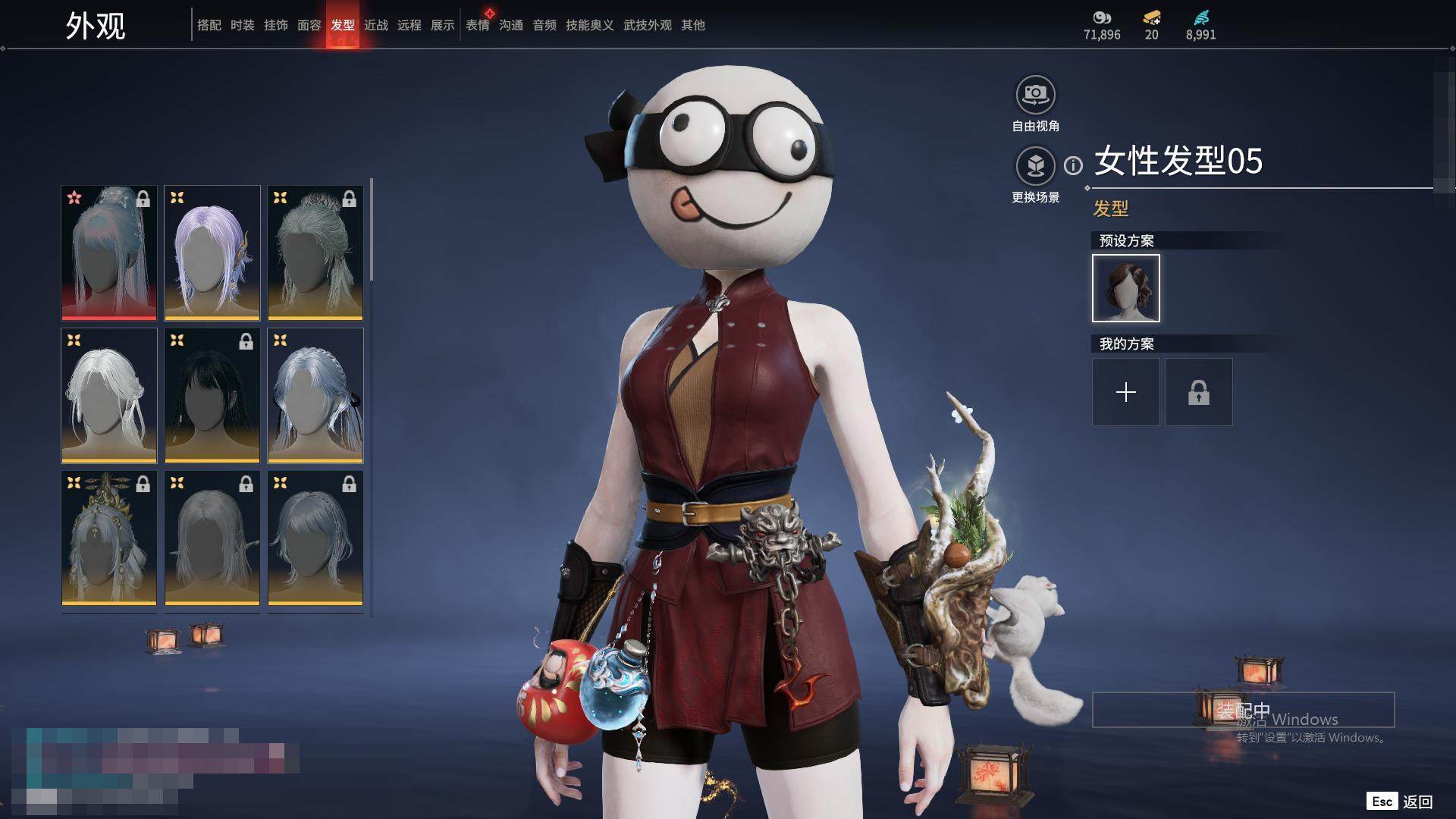Toggle the 自由视角 camera button

[1035, 96]
